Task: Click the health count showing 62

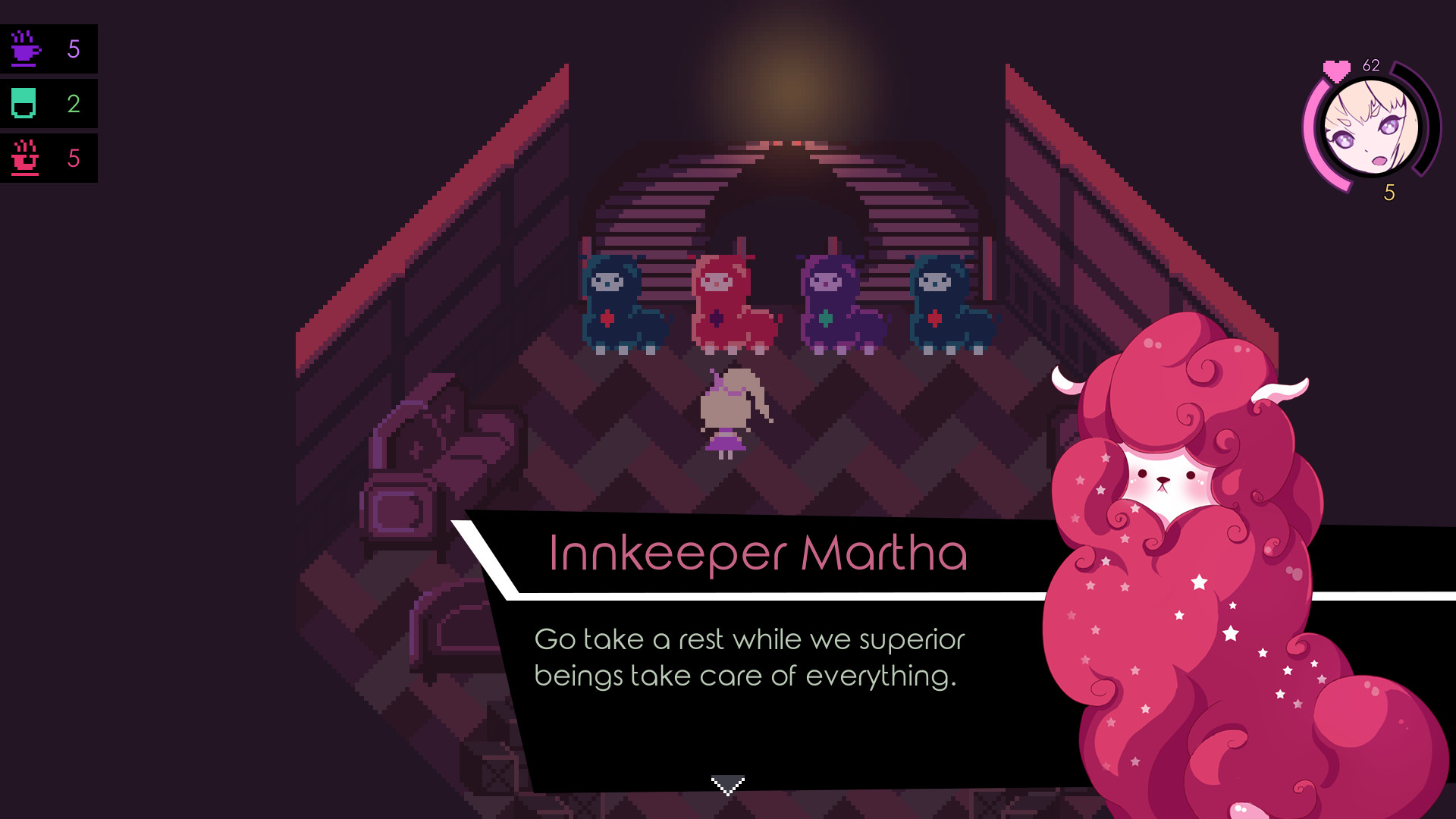Action: (x=1373, y=64)
